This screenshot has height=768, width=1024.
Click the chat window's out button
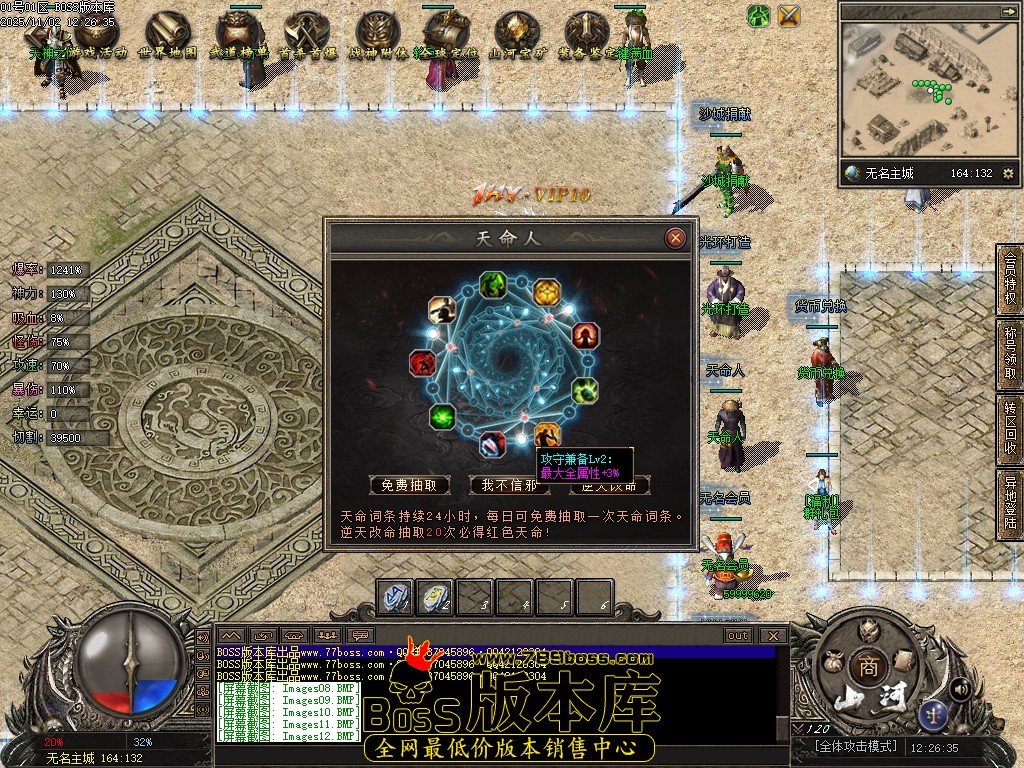738,635
